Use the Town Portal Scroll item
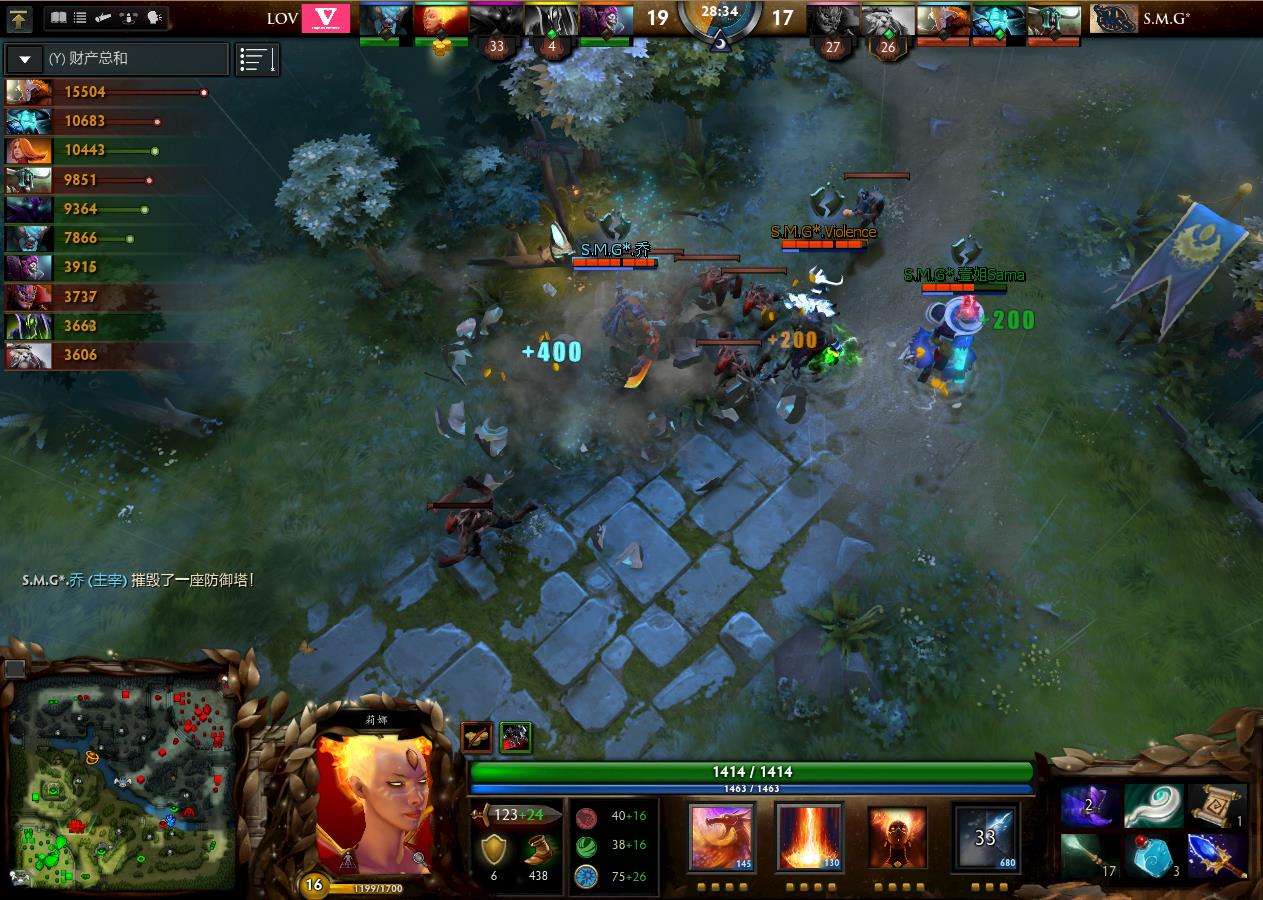This screenshot has height=900, width=1263. [x=1219, y=806]
